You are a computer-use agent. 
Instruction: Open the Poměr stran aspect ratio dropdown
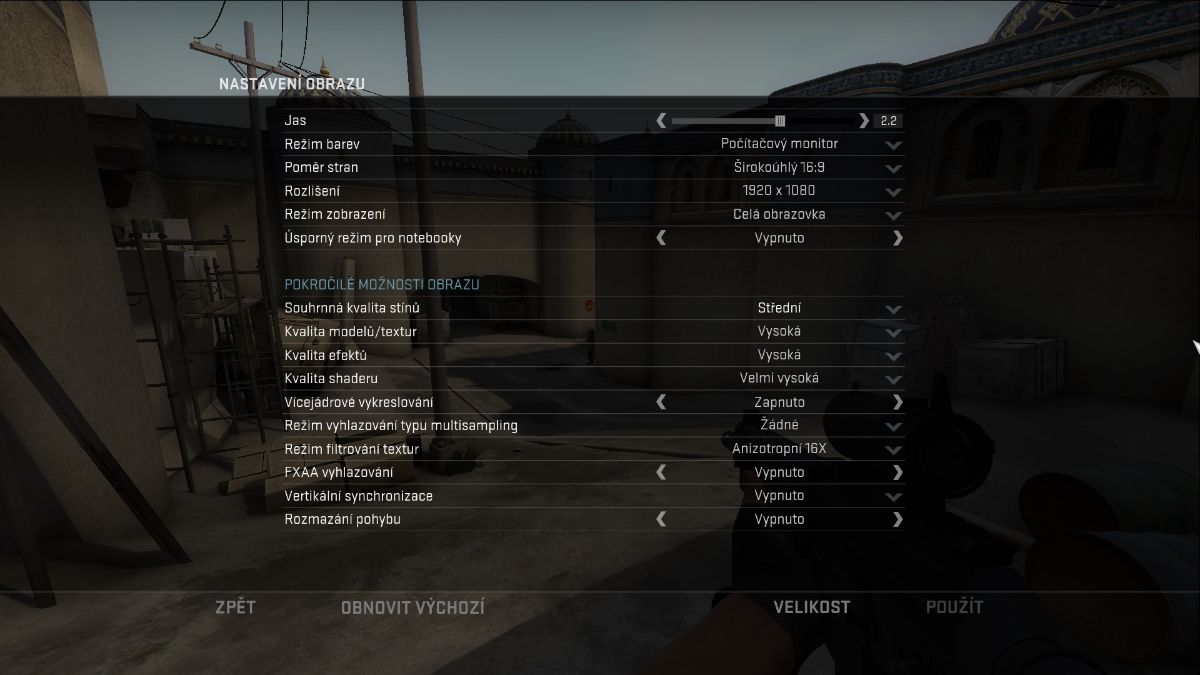[x=893, y=168]
